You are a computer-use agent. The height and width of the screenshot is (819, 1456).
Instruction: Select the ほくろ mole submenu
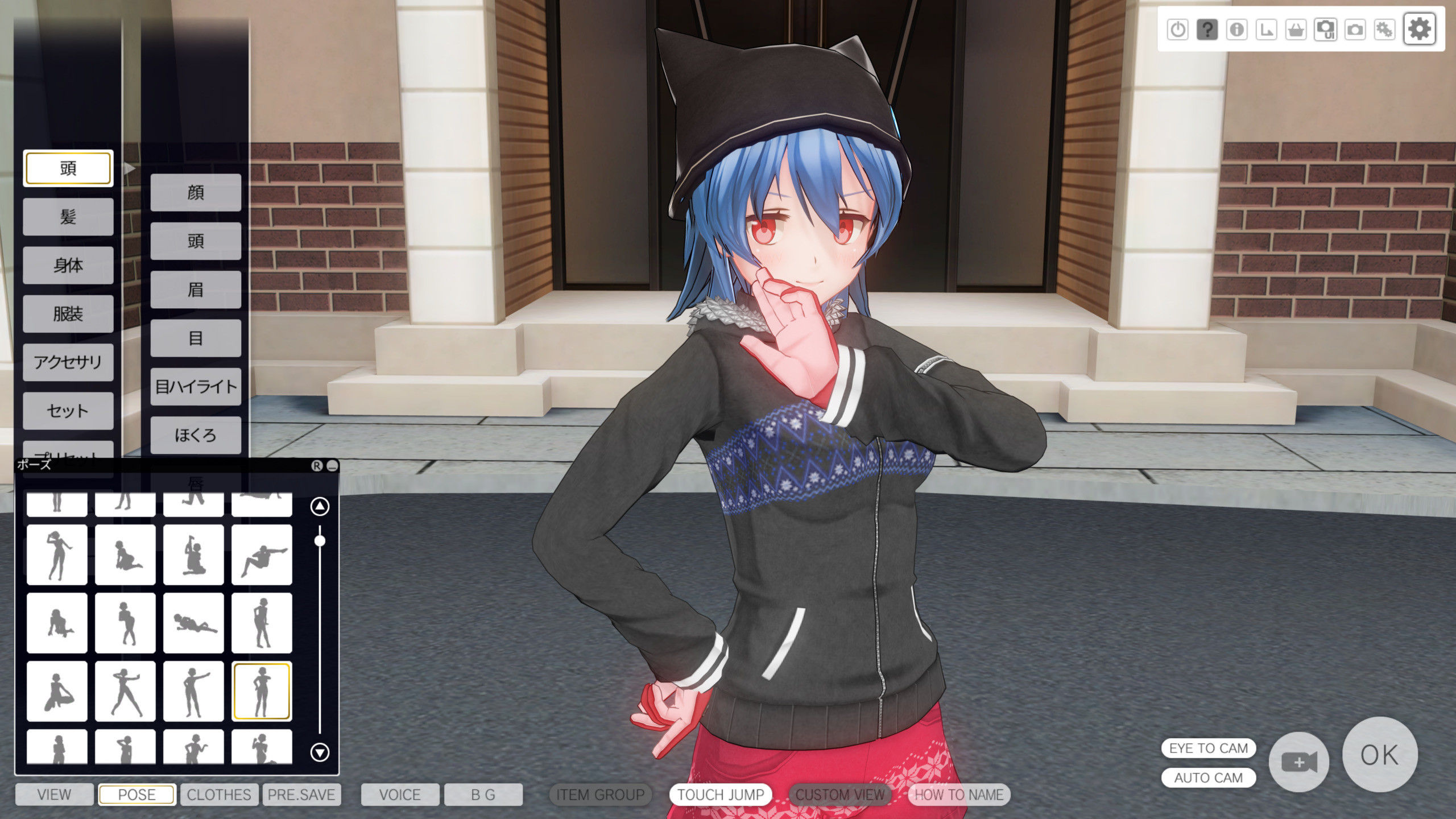tap(196, 435)
